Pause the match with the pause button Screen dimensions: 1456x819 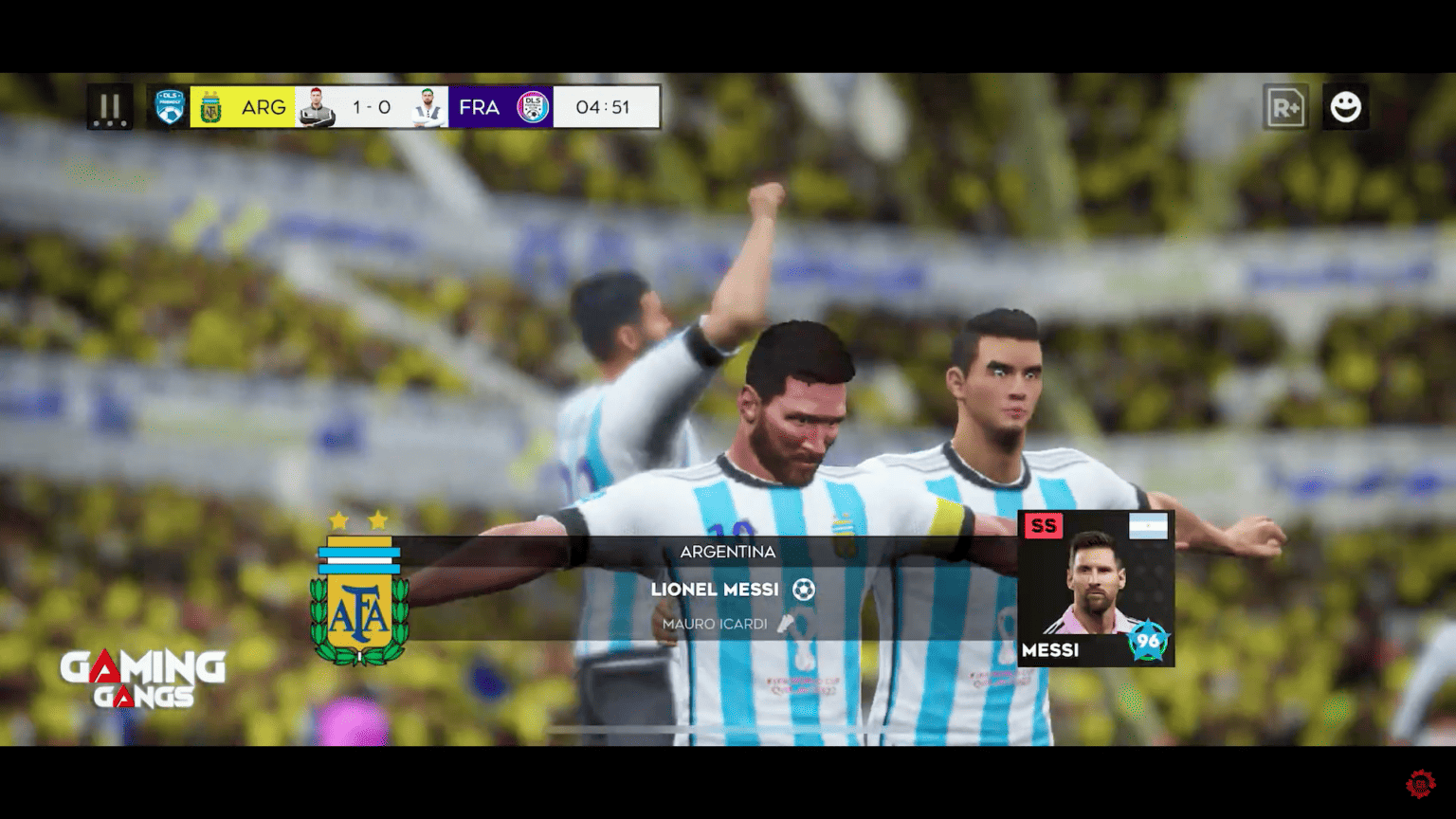pyautogui.click(x=110, y=107)
